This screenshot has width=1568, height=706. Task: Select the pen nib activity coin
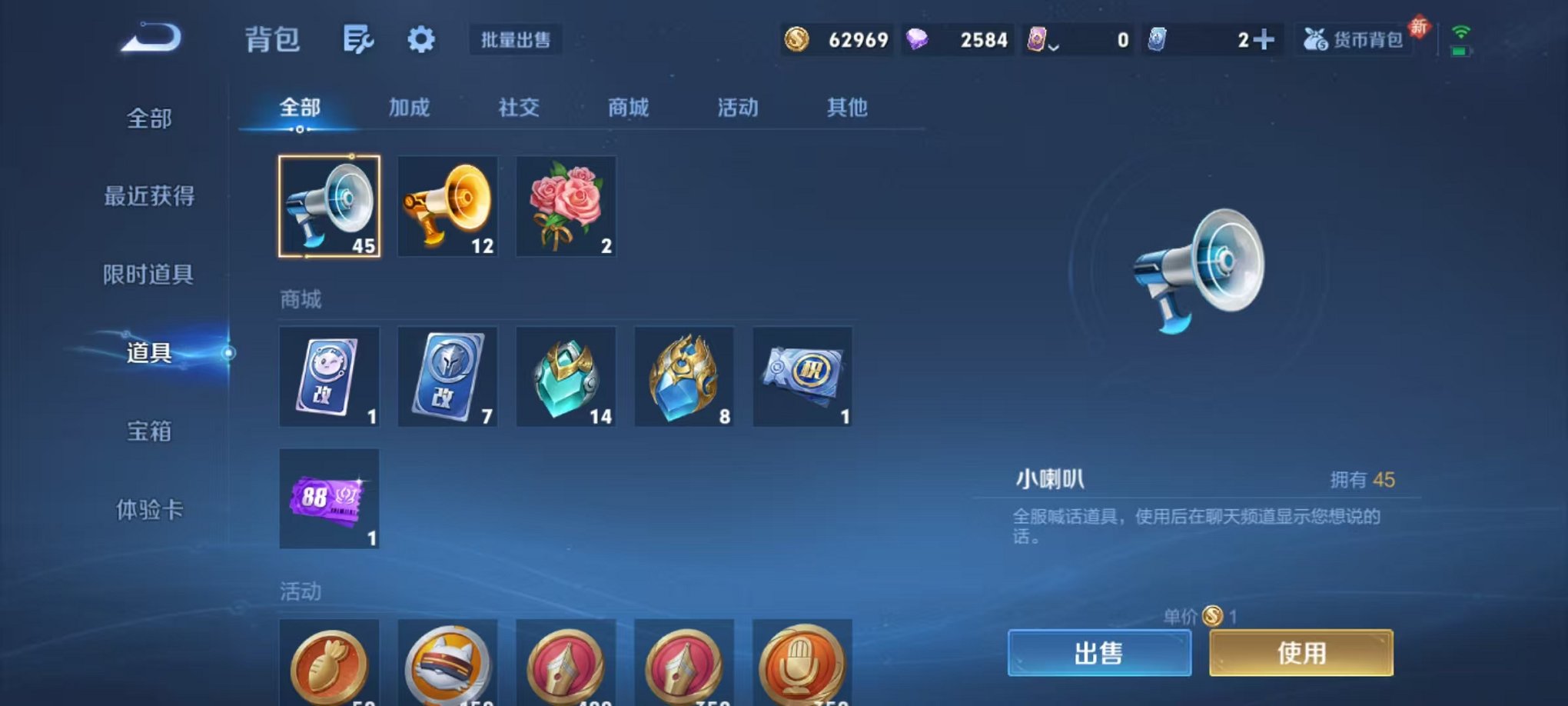pyautogui.click(x=566, y=666)
